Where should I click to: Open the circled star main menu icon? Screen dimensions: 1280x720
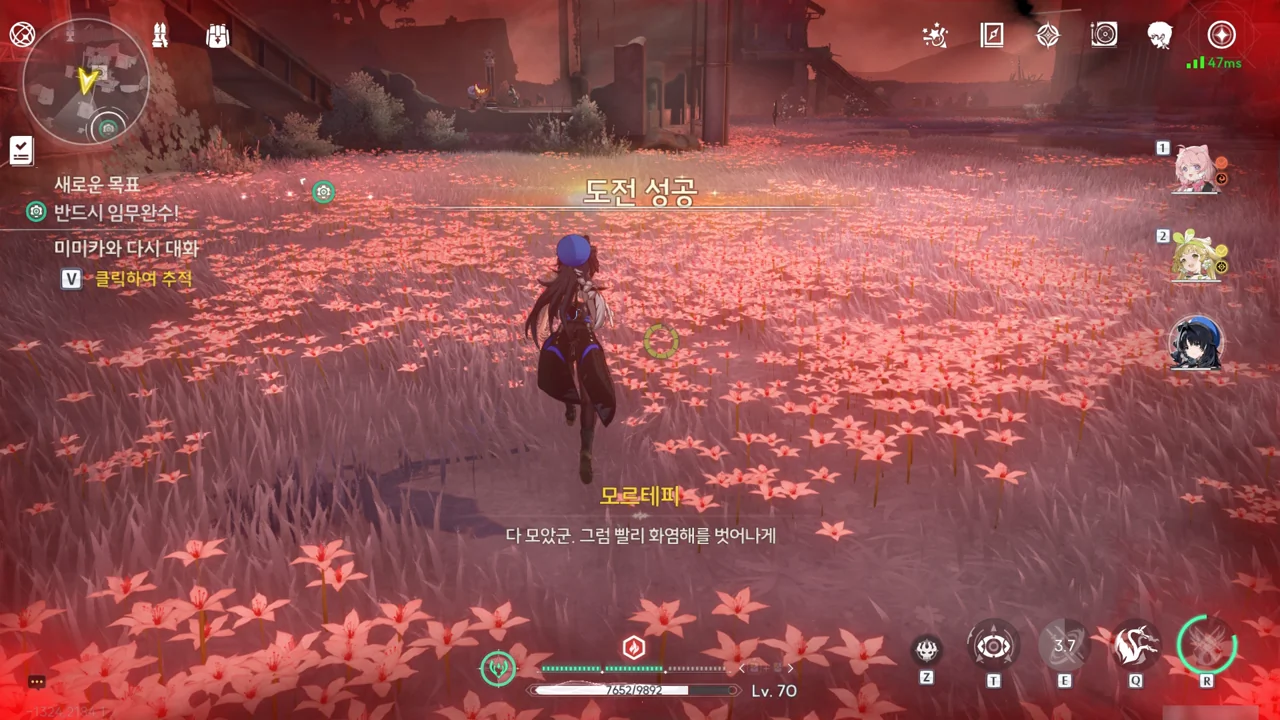(x=1221, y=35)
